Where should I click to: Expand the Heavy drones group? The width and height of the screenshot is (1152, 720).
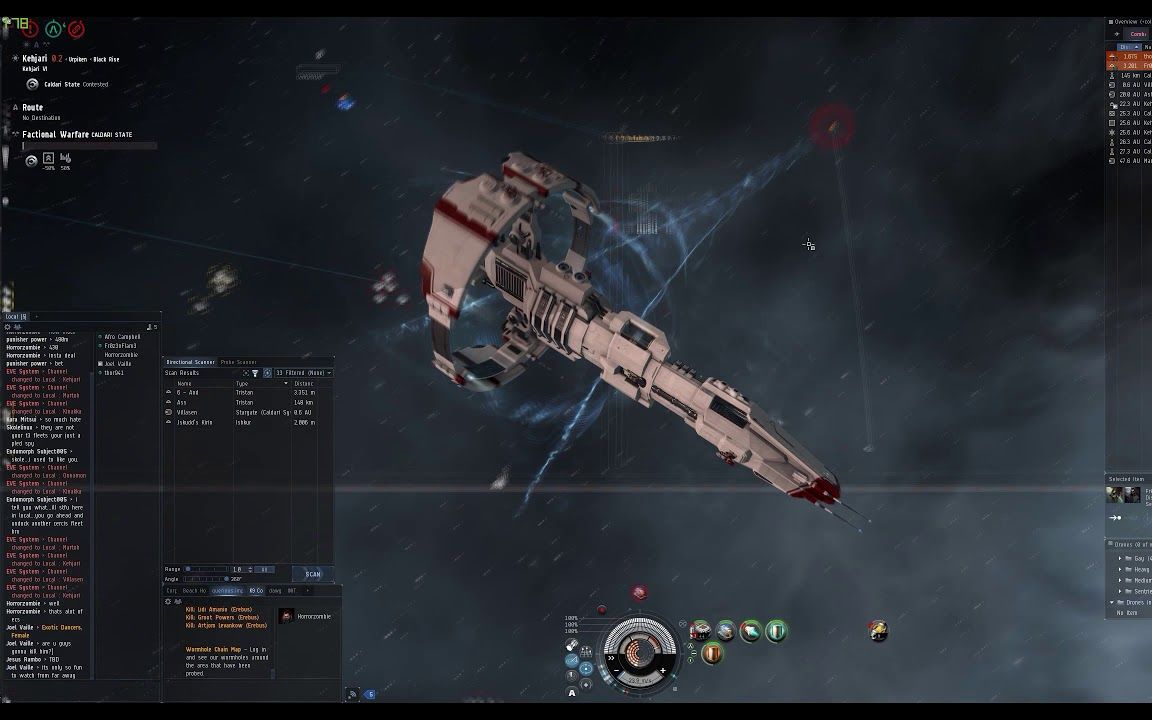[x=1120, y=569]
